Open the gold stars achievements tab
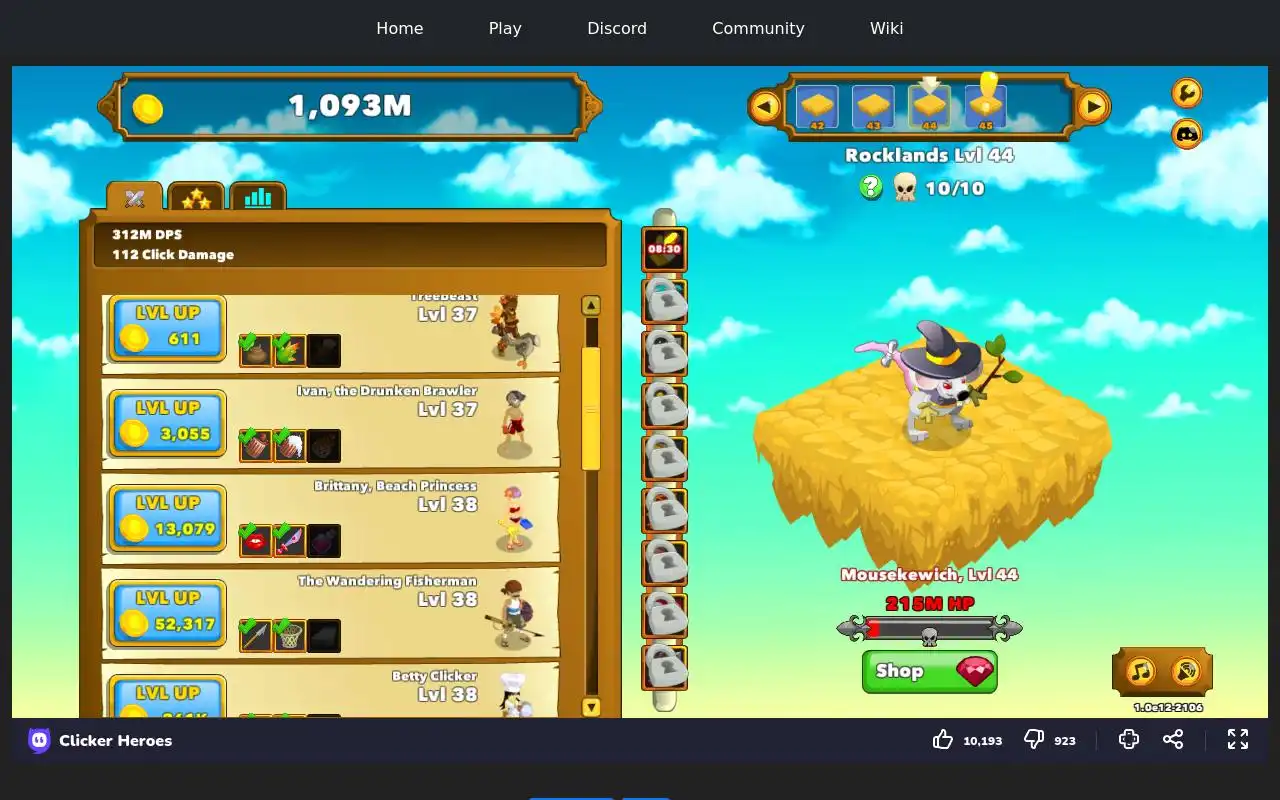 click(x=196, y=198)
